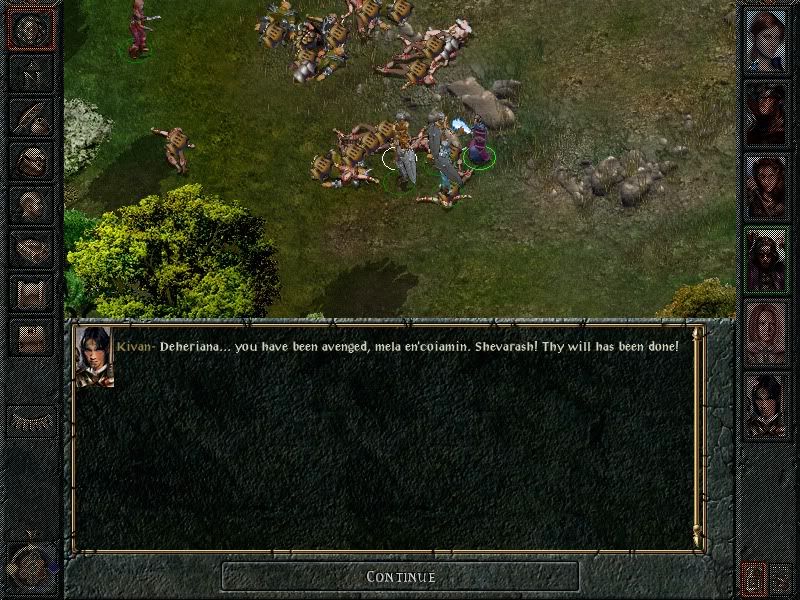
Task: Show the character record sheet
Action: pos(30,205)
